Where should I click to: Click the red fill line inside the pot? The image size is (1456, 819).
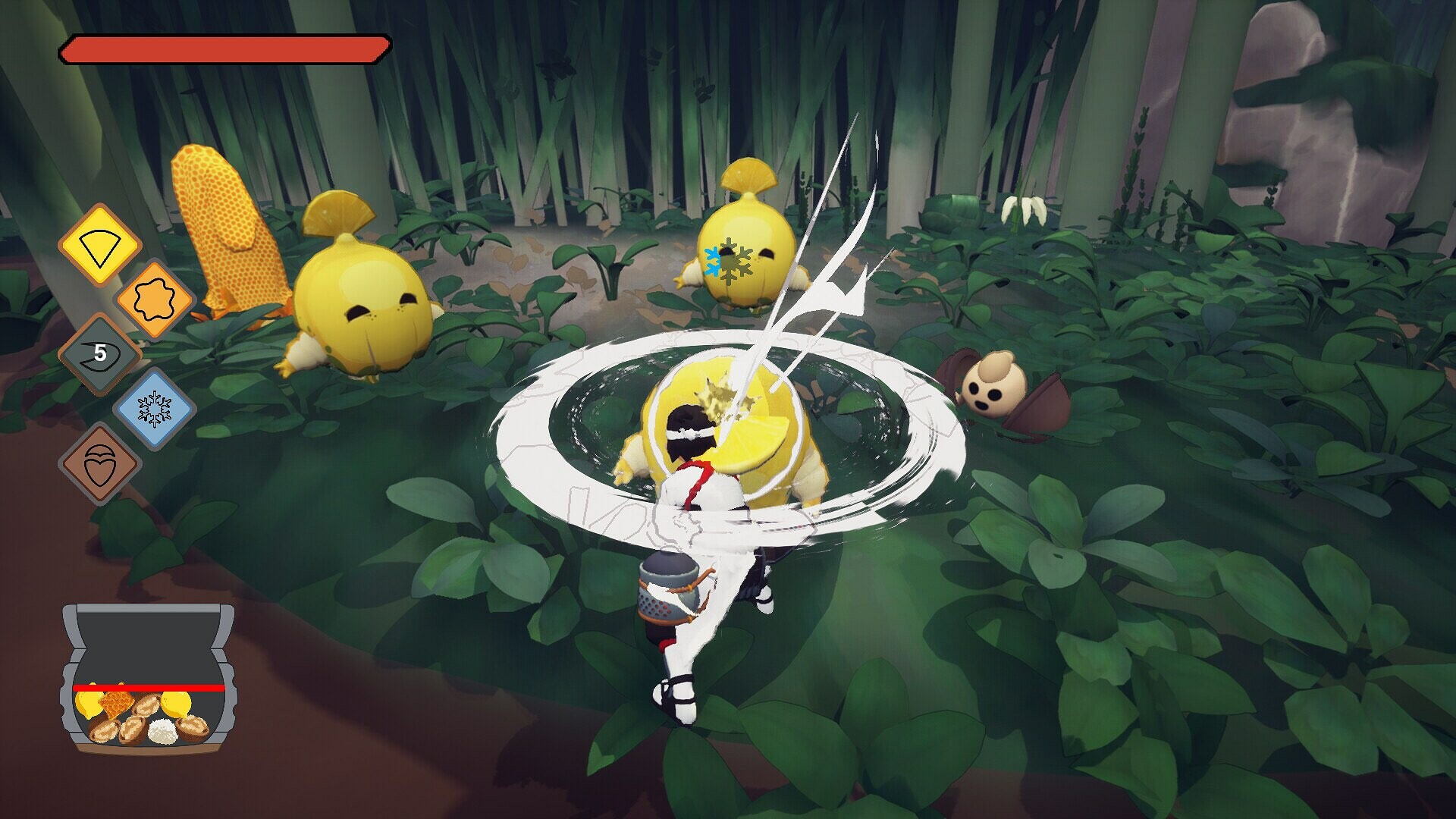pyautogui.click(x=149, y=688)
